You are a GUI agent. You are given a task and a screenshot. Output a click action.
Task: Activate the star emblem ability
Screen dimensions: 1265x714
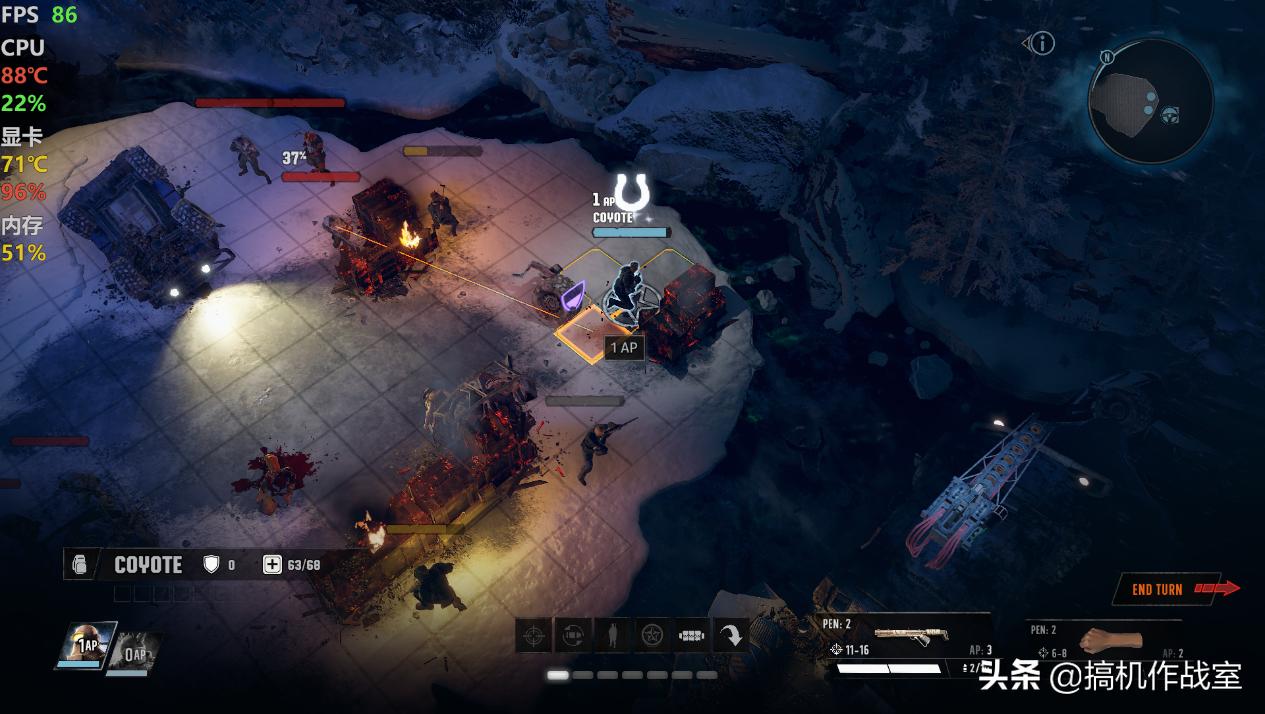[x=652, y=635]
